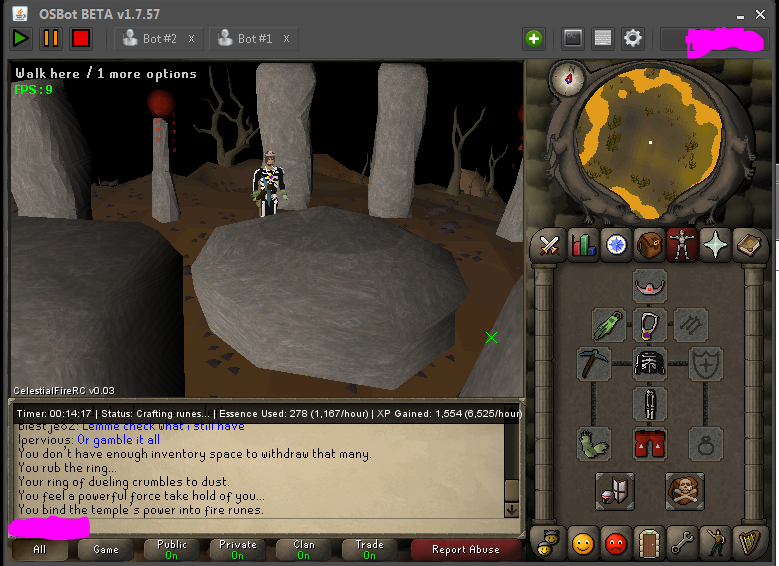The height and width of the screenshot is (566, 779).
Task: Open the Prayer star tab
Action: pos(716,246)
